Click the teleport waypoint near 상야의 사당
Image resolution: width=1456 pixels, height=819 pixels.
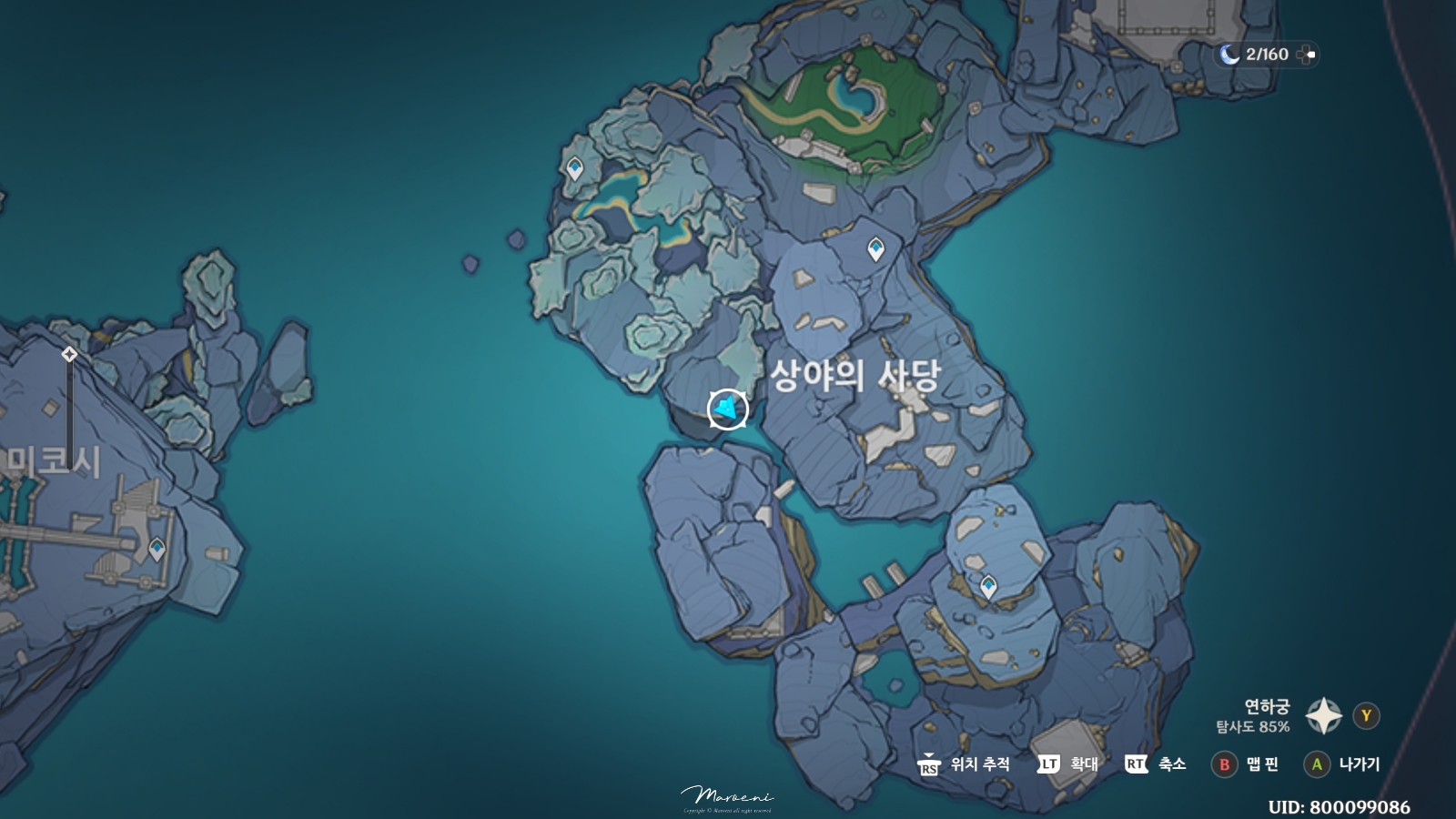[x=875, y=248]
